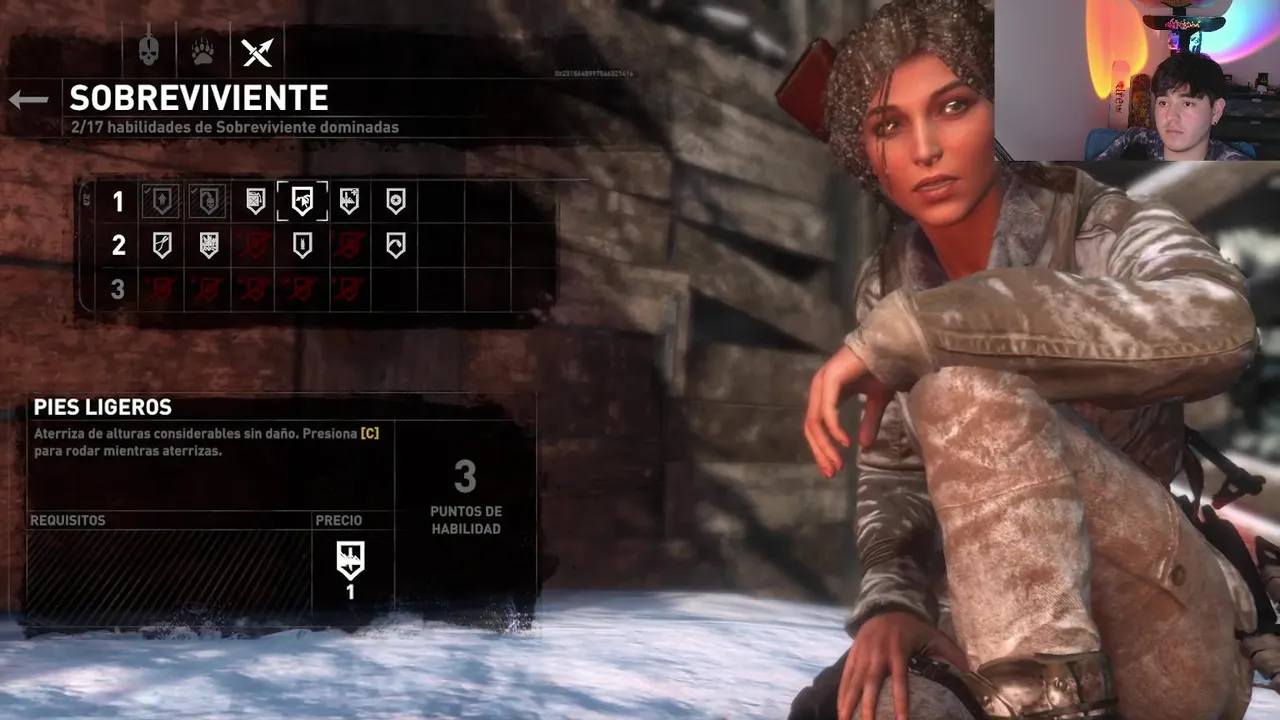This screenshot has width=1280, height=720.
Task: Select the highlighted Pies Ligeros skill
Action: click(x=302, y=201)
